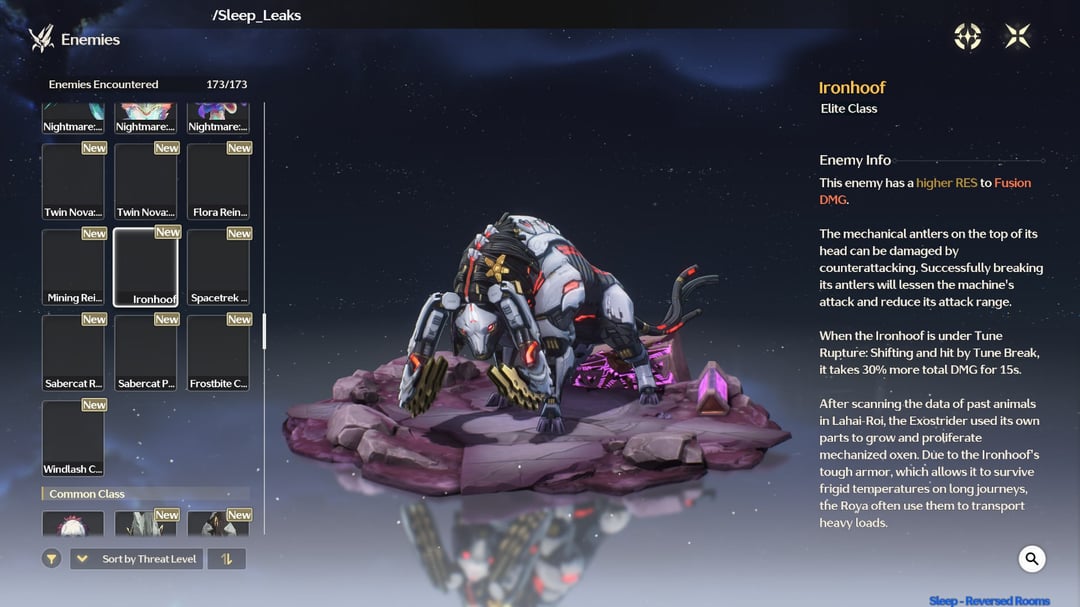The image size is (1080, 607).
Task: Click the round four-point star icon beside close
Action: pyautogui.click(x=967, y=37)
